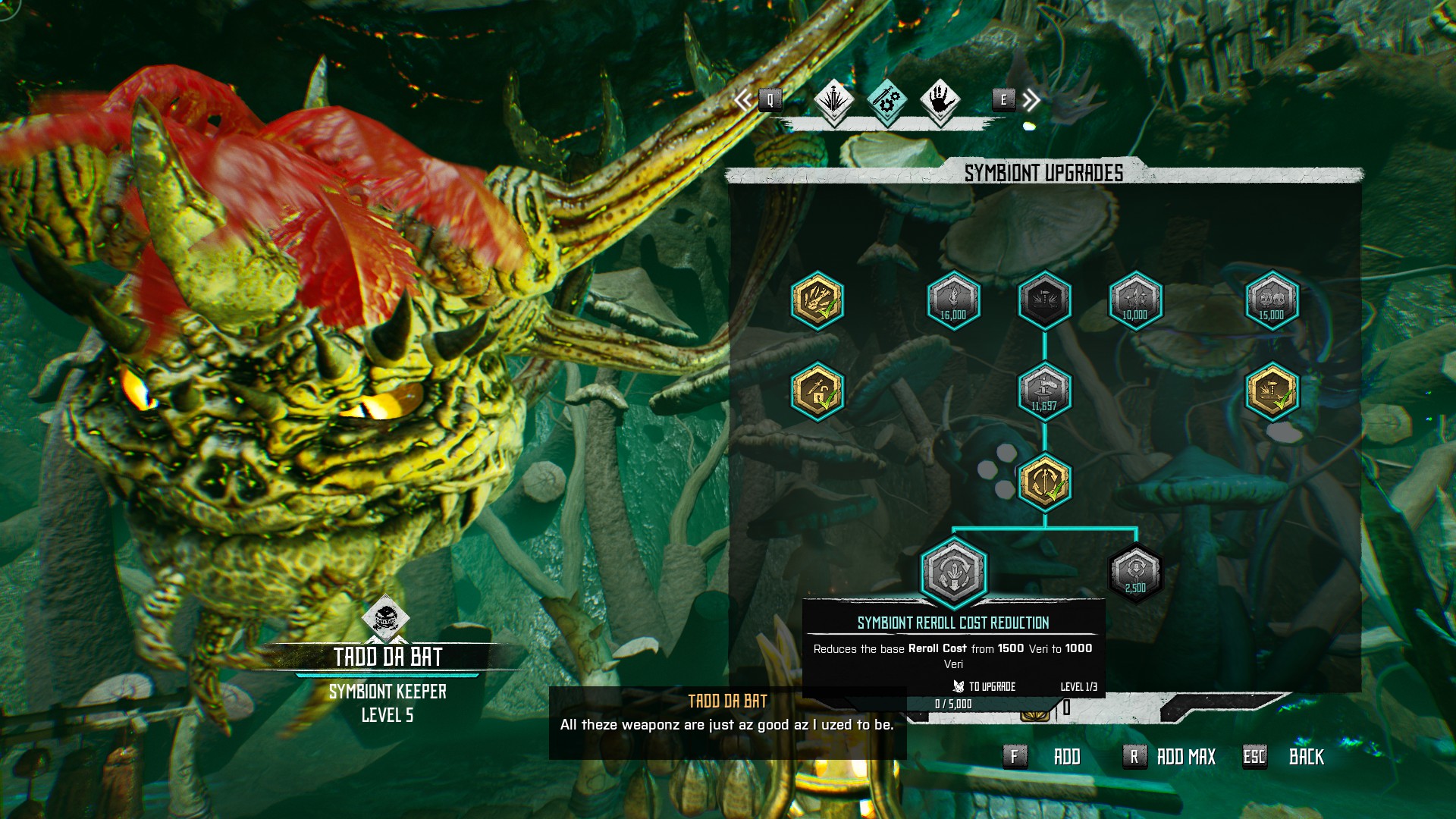Viewport: 1456px width, 819px height.
Task: Select the 16,000 flame upgrade node
Action: (x=953, y=301)
